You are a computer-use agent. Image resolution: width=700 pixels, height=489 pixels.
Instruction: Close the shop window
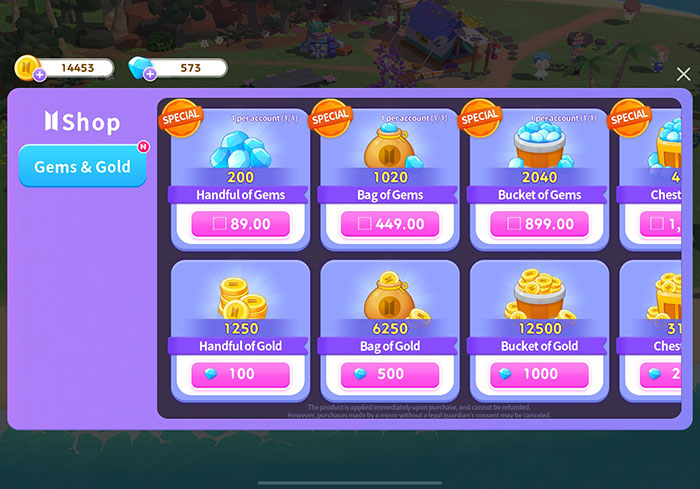pos(683,75)
